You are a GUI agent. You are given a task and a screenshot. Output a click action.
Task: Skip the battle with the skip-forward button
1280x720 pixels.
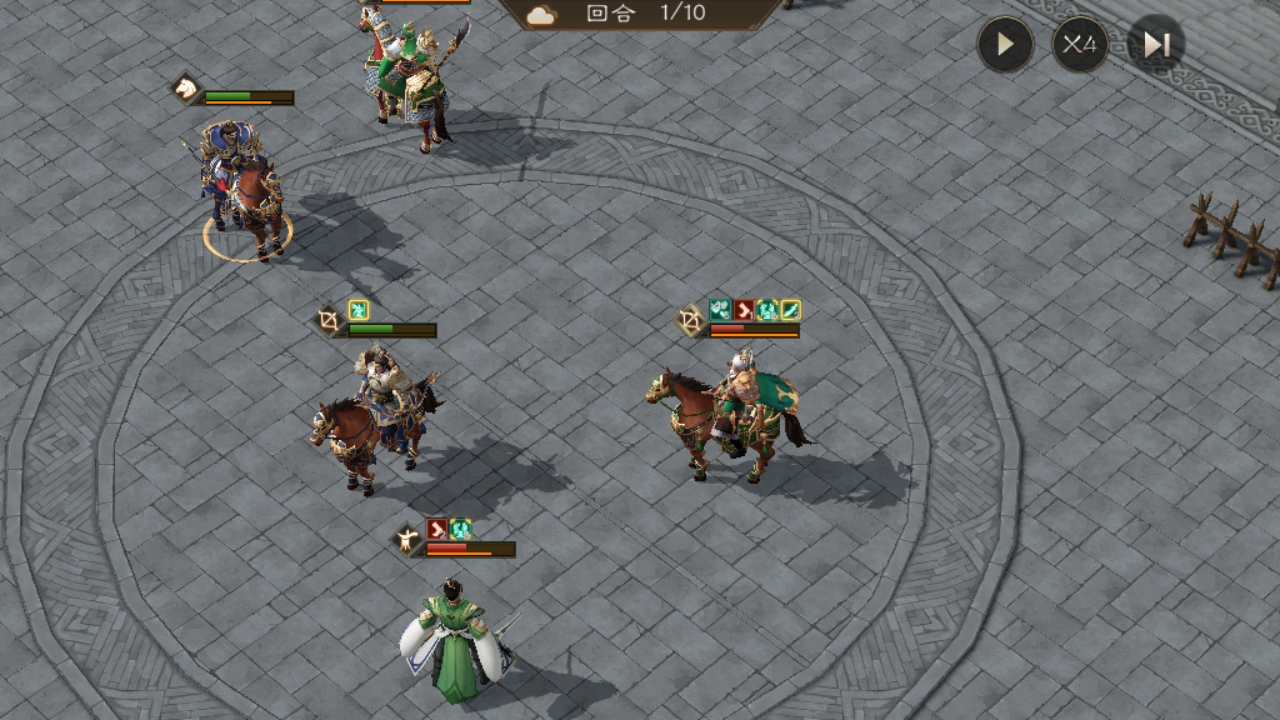coord(1156,45)
